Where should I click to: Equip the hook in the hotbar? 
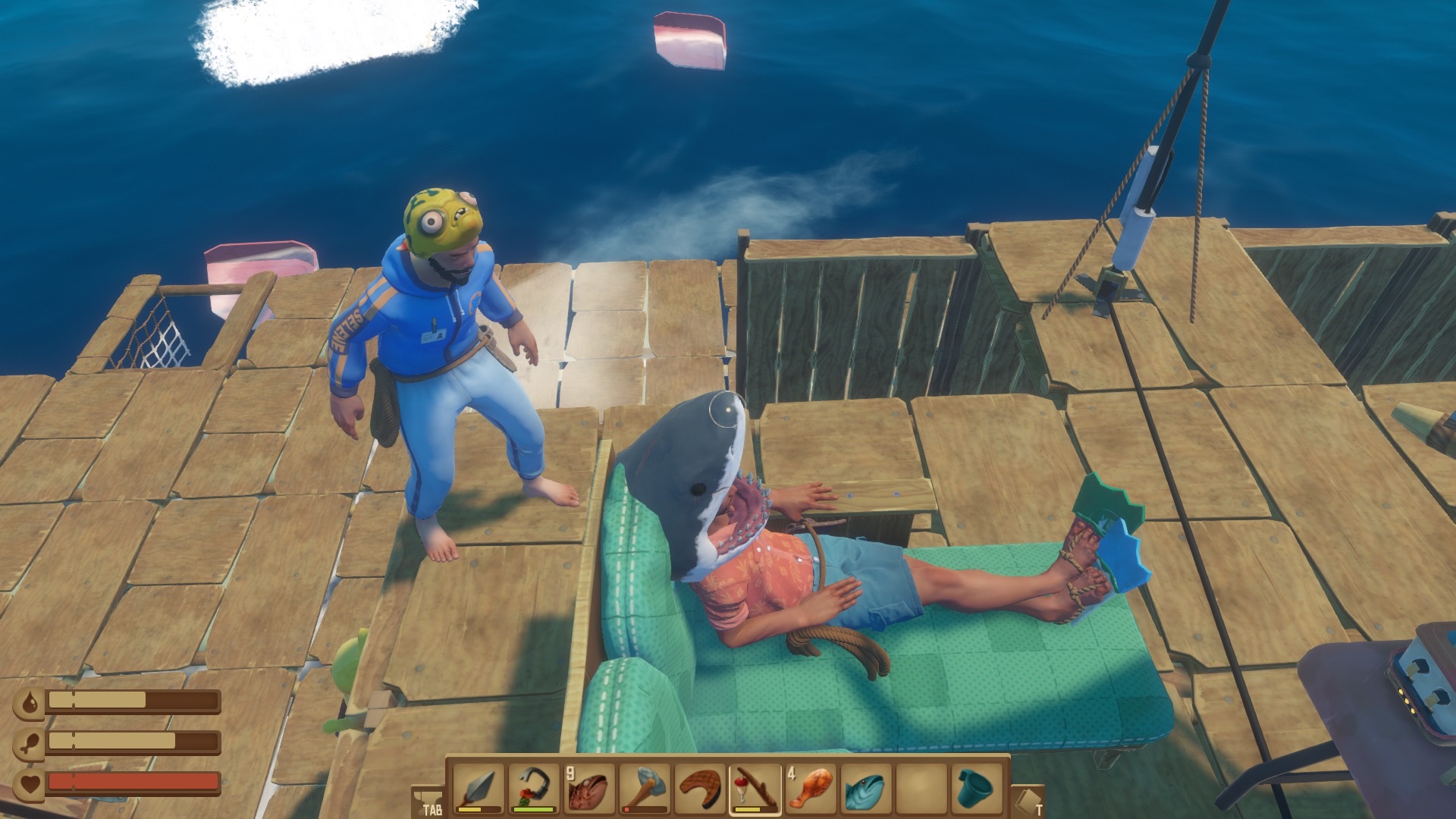tap(532, 788)
